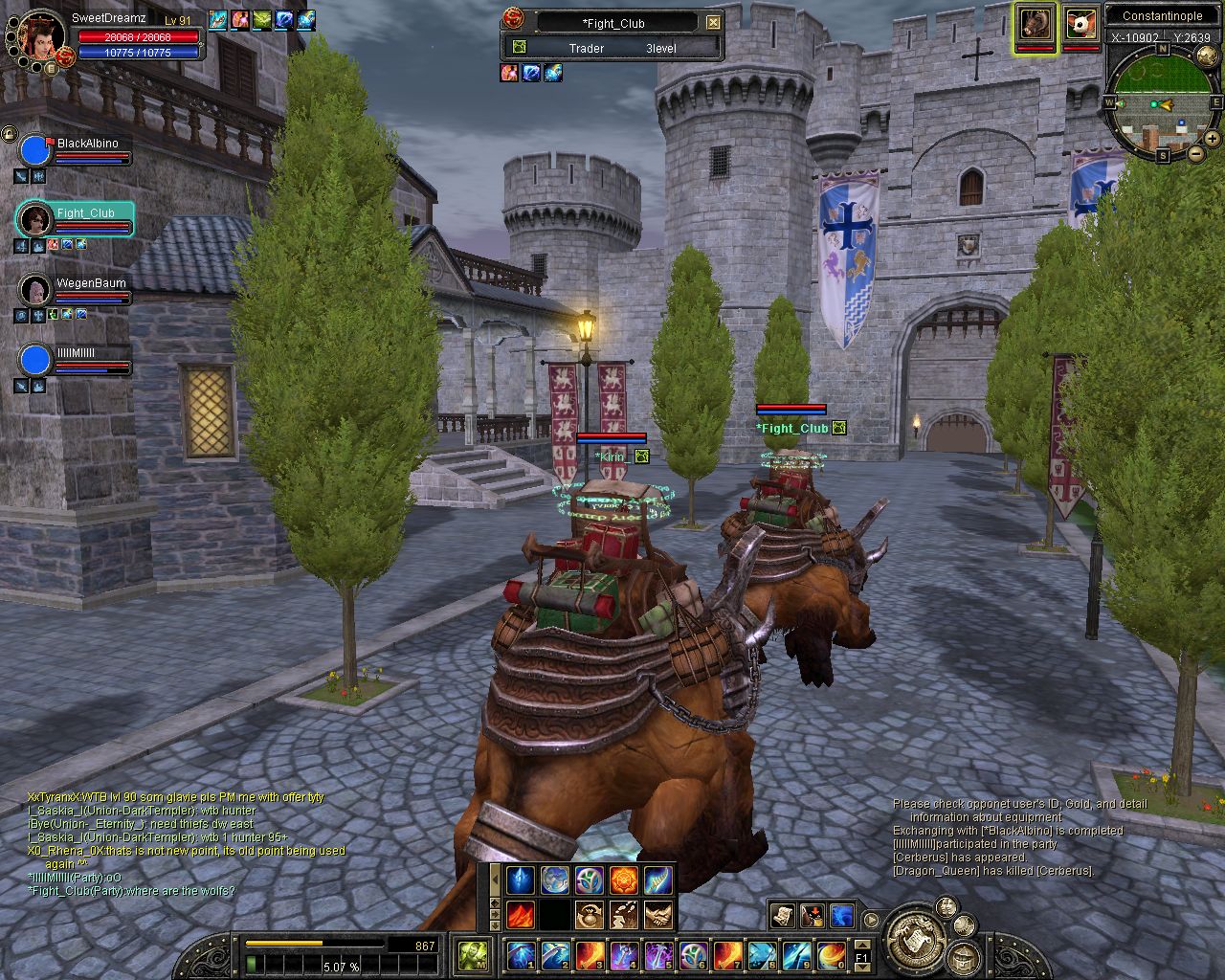The image size is (1225, 980).
Task: Click the parchment scroll quick-slot icon
Action: (782, 916)
